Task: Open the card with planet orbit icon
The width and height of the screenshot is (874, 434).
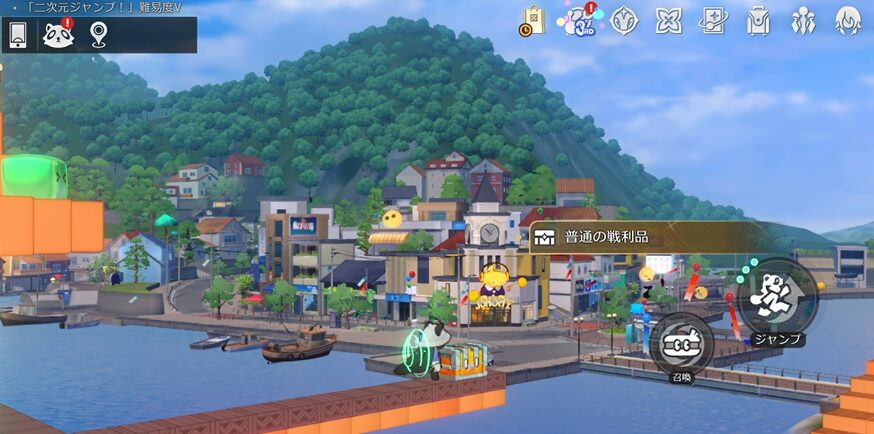Action: pyautogui.click(x=713, y=21)
